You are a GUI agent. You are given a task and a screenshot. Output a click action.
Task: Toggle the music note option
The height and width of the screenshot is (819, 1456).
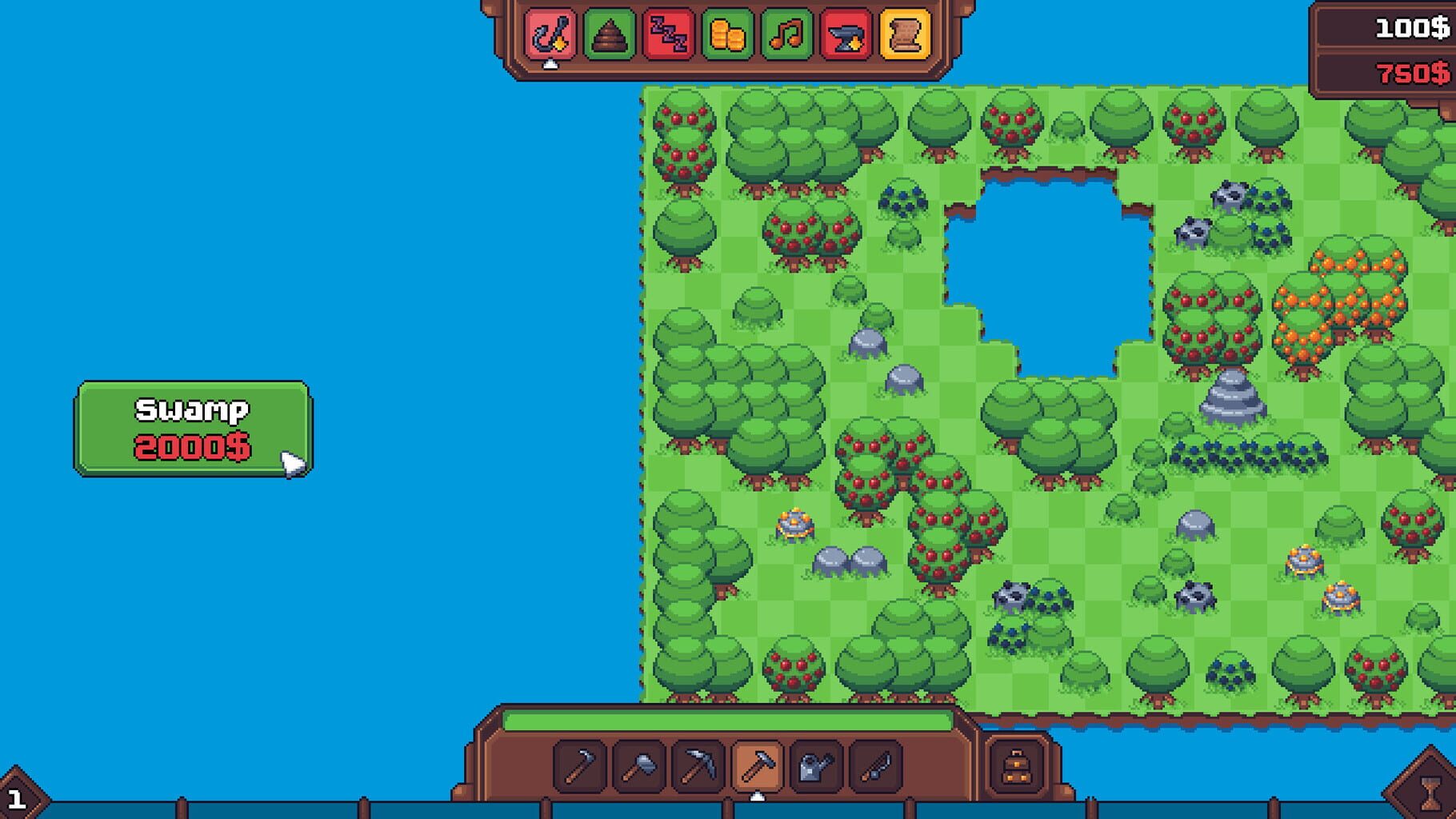tap(789, 34)
